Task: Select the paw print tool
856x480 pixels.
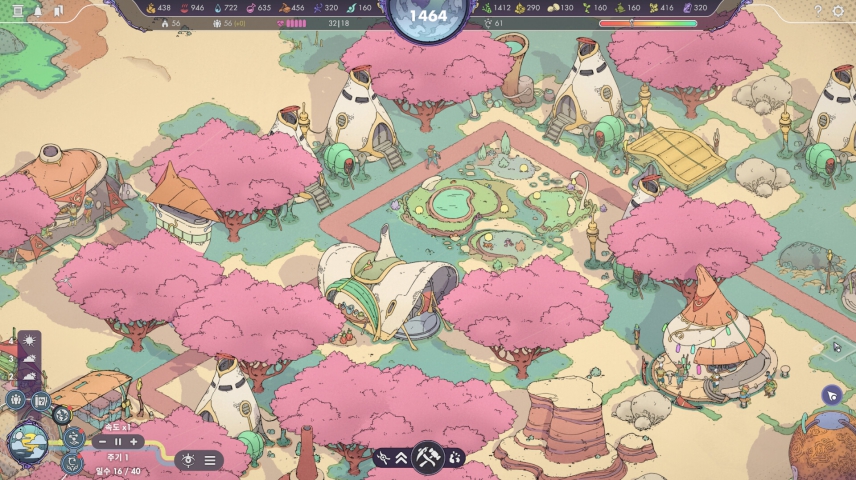Action: pos(454,457)
